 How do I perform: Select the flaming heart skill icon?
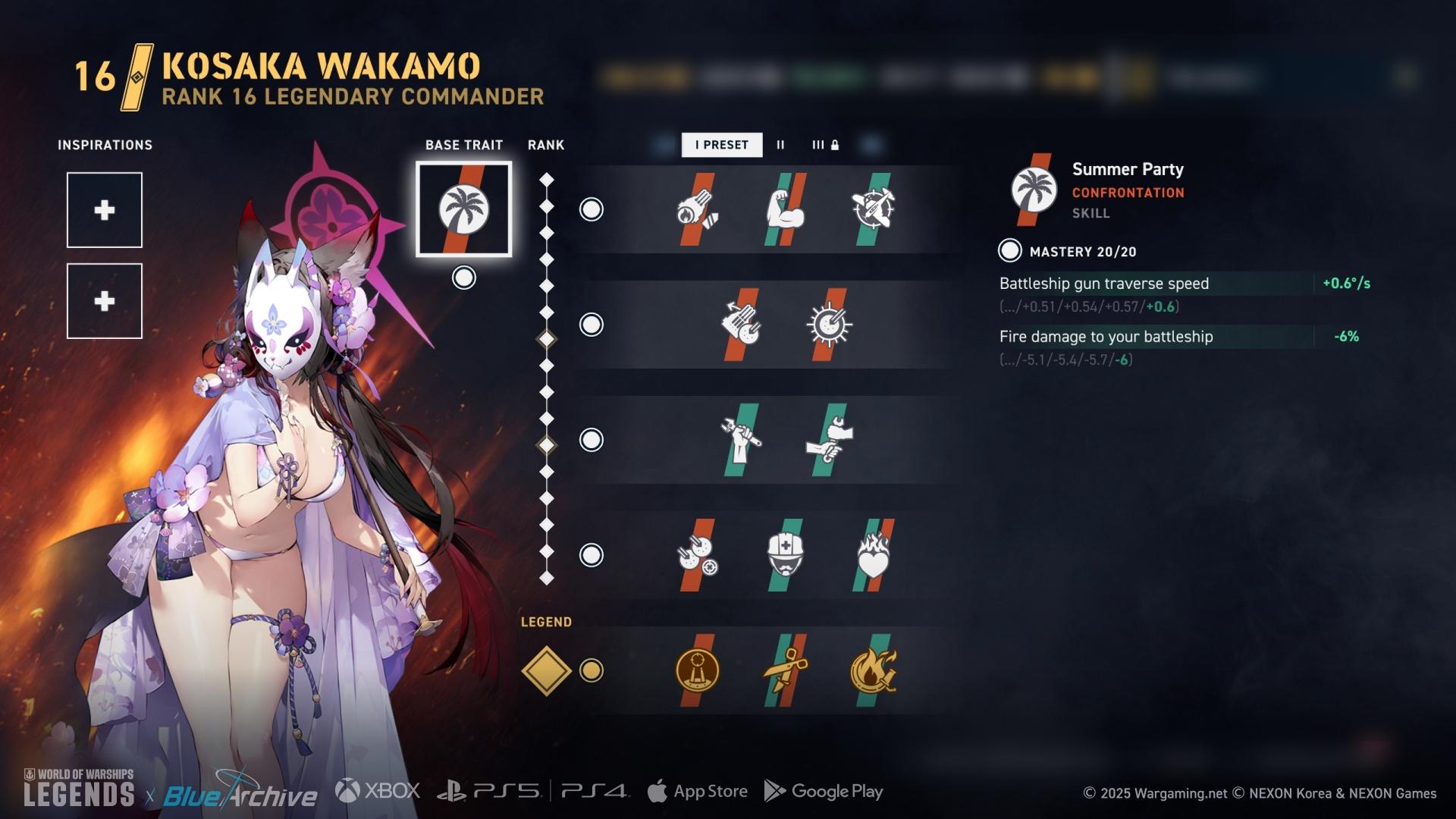[873, 555]
